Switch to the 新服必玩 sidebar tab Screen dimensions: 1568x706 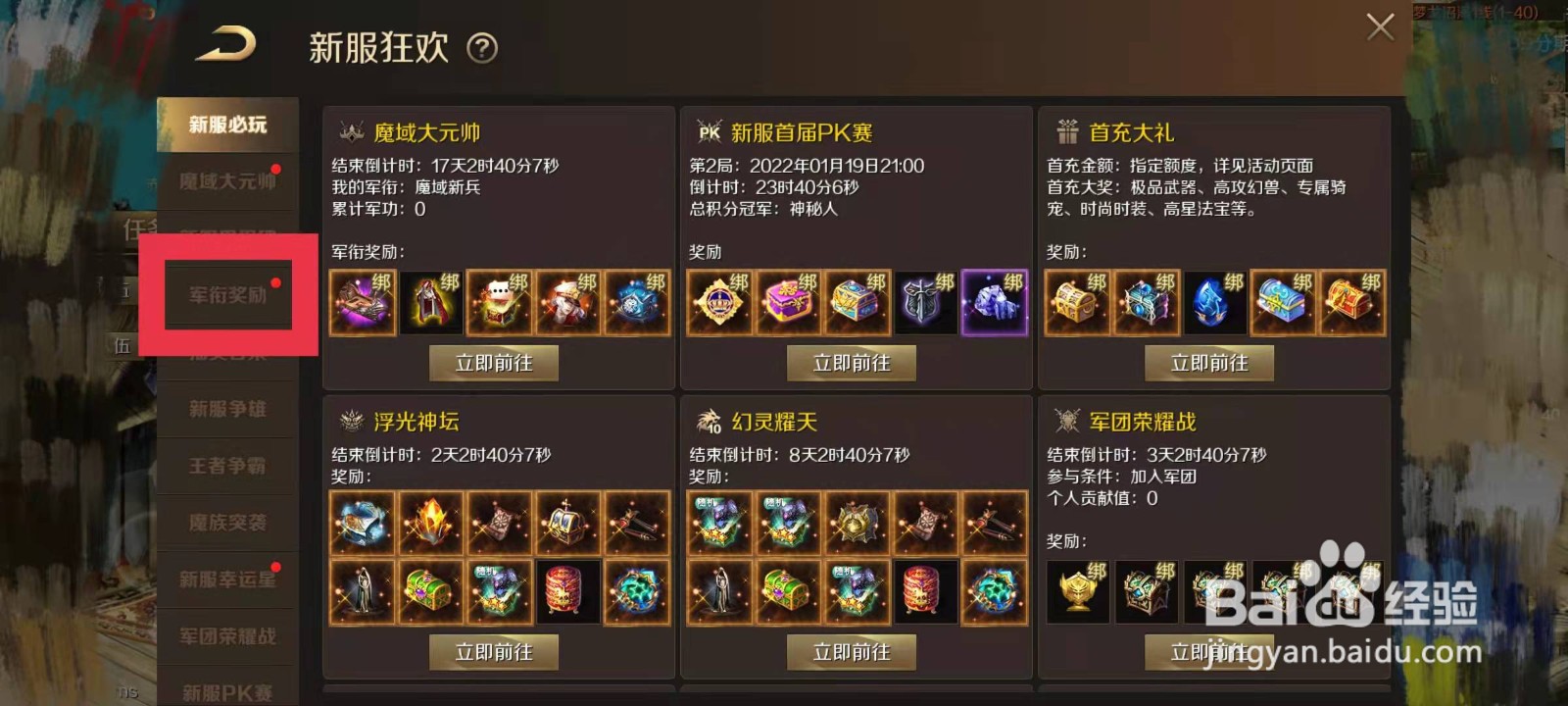227,124
